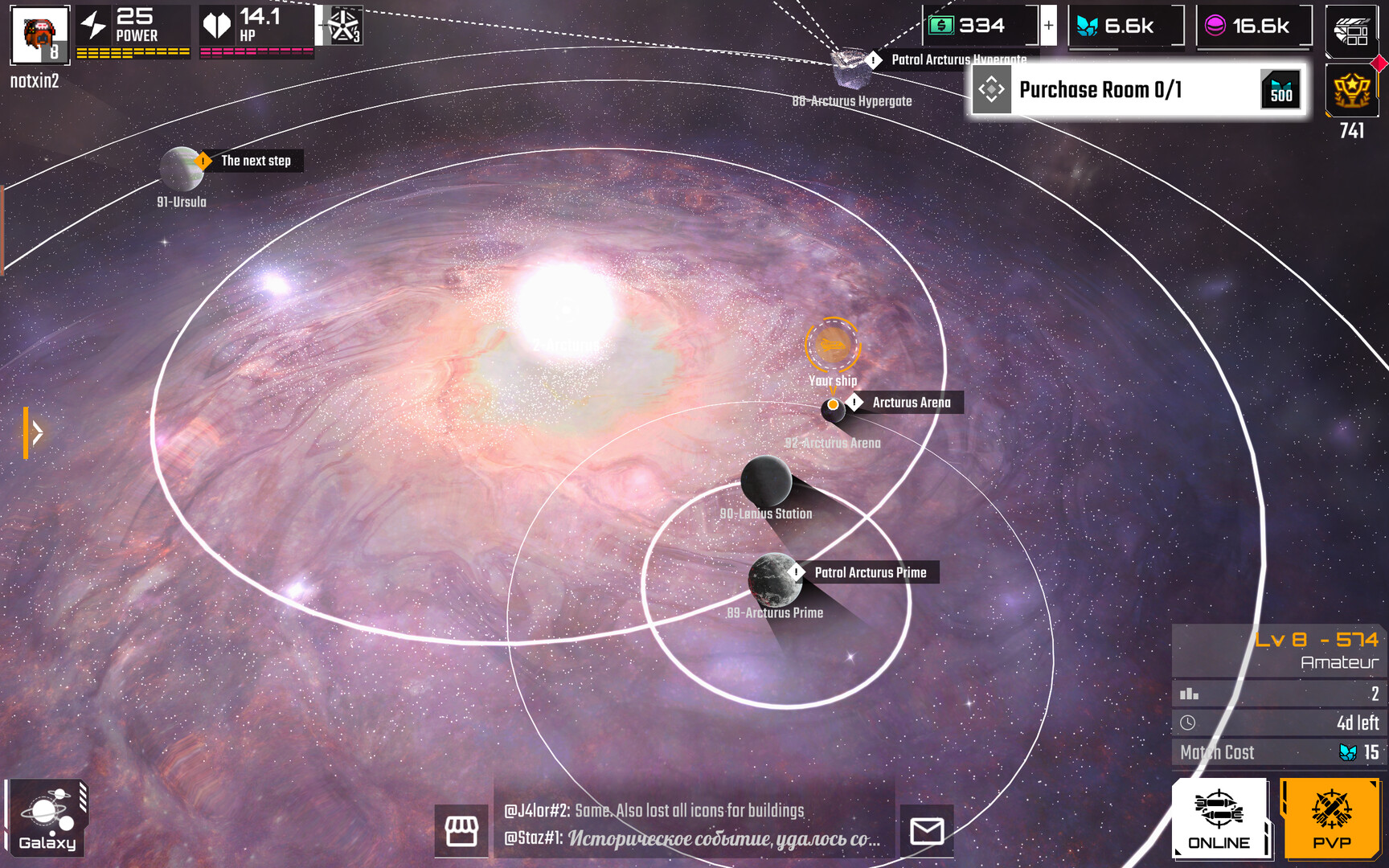Select the Lanius Station planet
Screen dimensions: 1389x868
point(766,481)
